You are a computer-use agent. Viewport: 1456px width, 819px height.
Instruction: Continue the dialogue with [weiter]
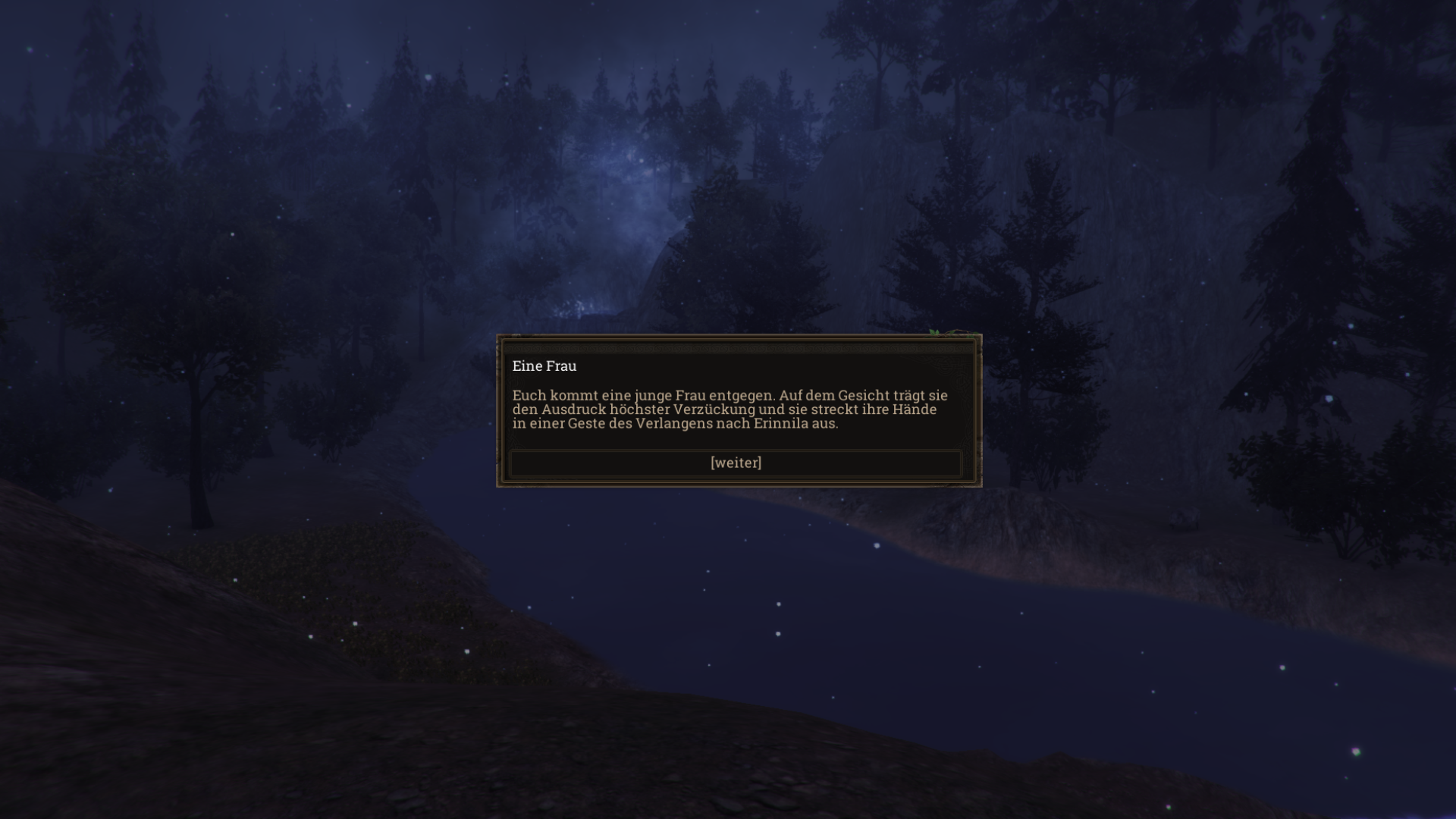click(736, 463)
